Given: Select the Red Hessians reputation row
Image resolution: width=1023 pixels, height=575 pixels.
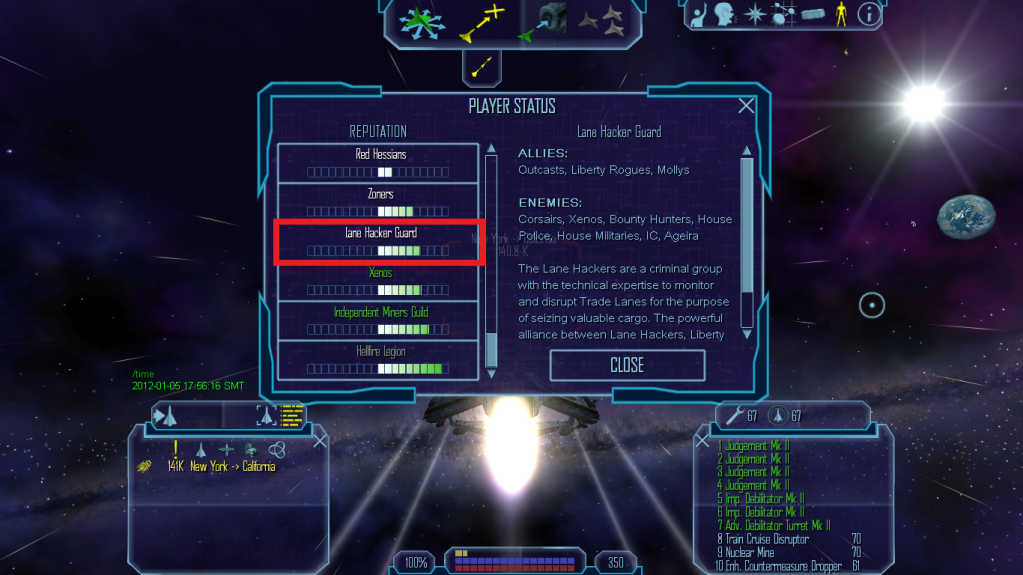Looking at the screenshot, I should click(378, 163).
